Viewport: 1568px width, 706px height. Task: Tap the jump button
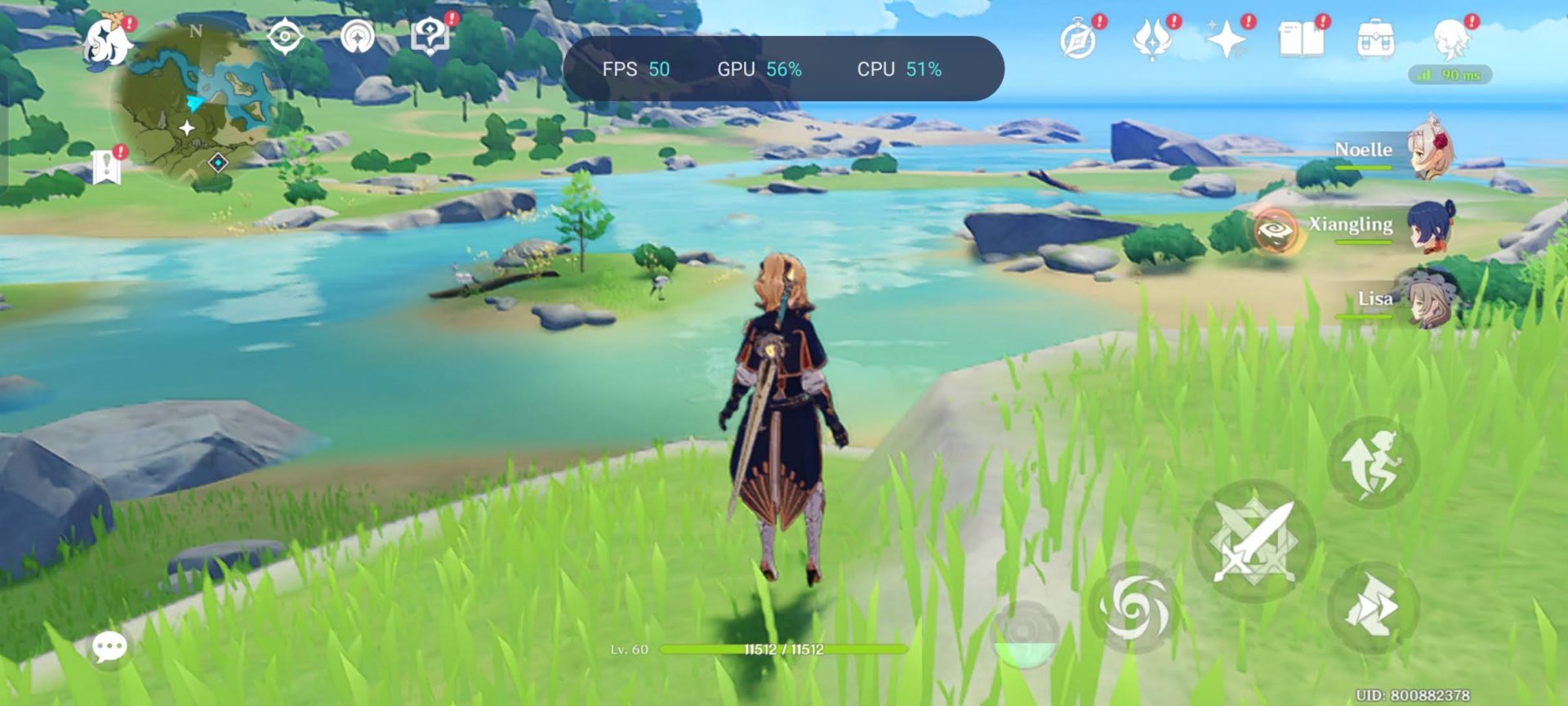coord(1374,462)
